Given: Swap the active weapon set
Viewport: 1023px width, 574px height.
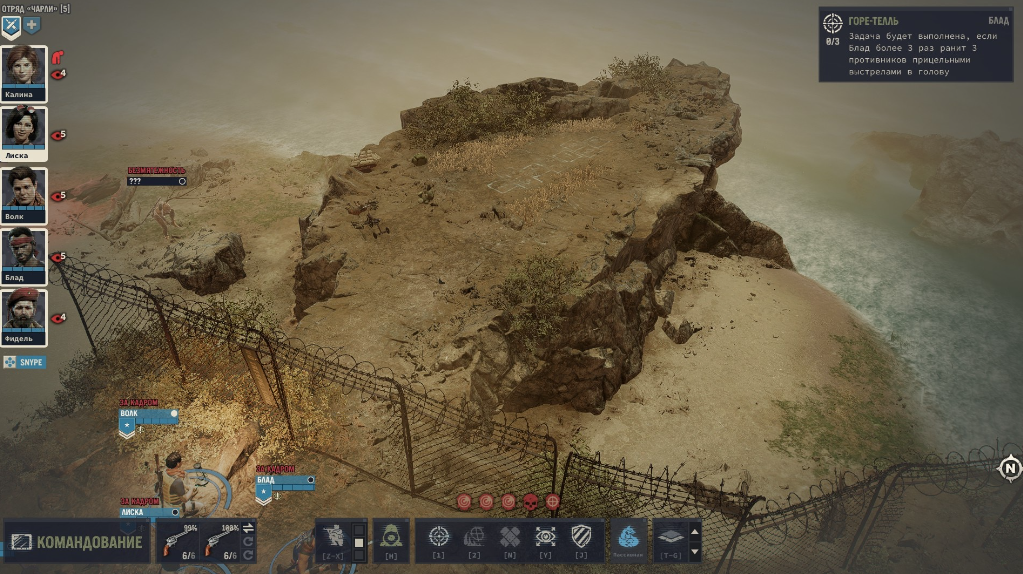Looking at the screenshot, I should (x=248, y=527).
